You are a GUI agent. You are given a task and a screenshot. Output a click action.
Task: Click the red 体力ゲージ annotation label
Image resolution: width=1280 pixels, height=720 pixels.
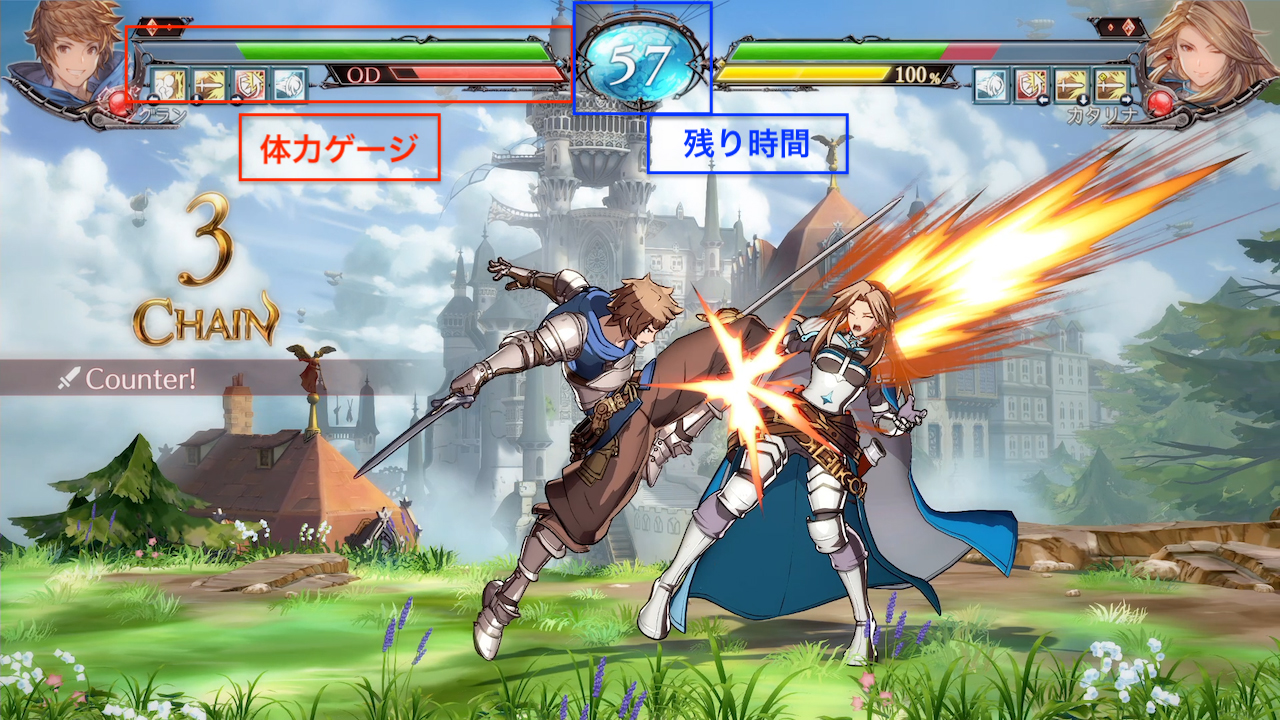(x=339, y=148)
